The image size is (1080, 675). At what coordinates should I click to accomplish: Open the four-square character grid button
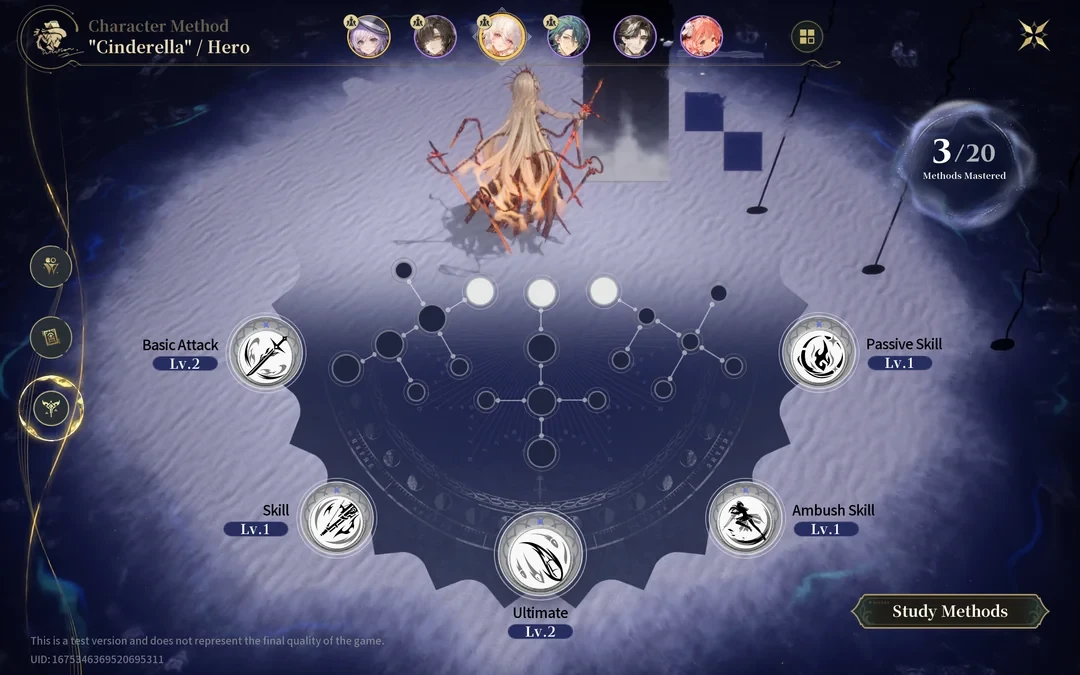pos(806,38)
